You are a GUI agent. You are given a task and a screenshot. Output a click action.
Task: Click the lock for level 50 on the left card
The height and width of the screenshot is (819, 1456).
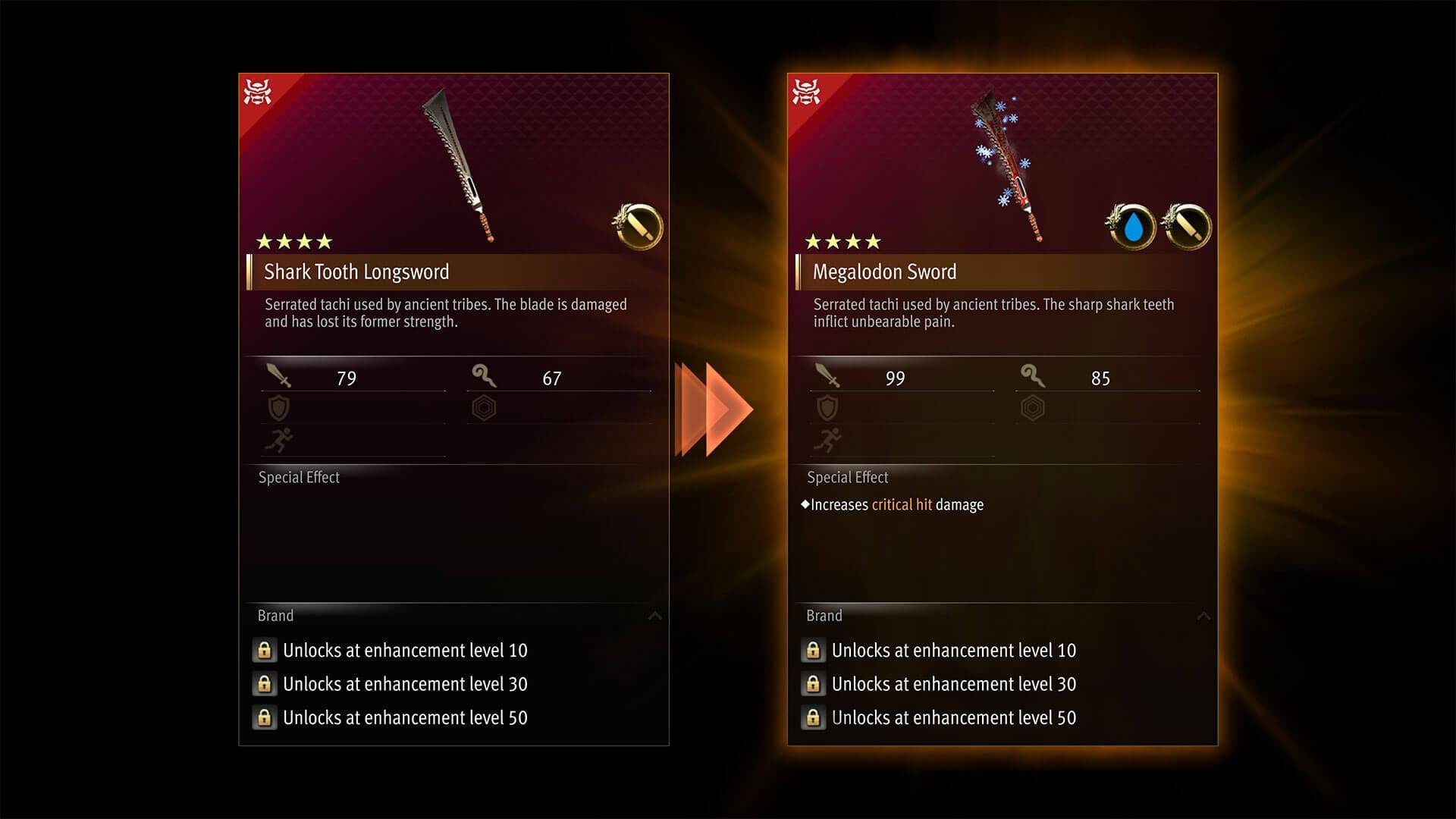pos(265,717)
